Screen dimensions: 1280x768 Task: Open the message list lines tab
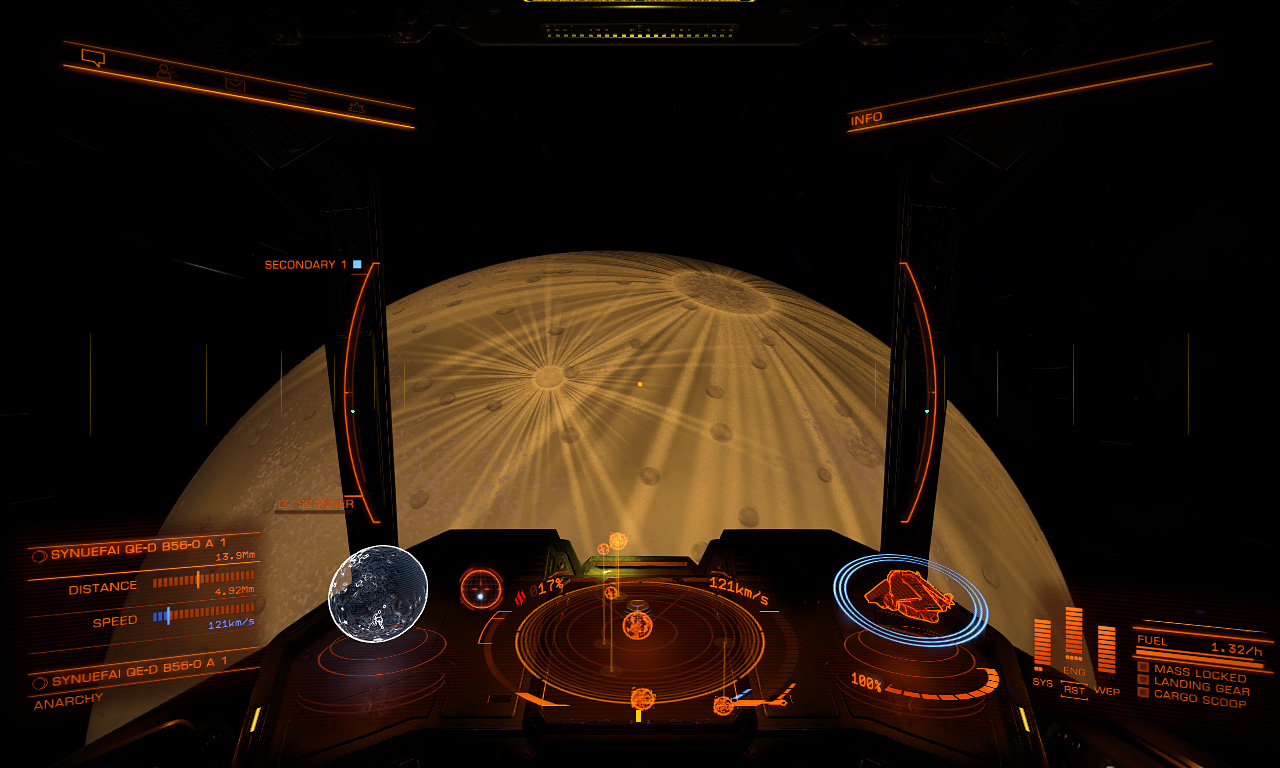(x=297, y=95)
